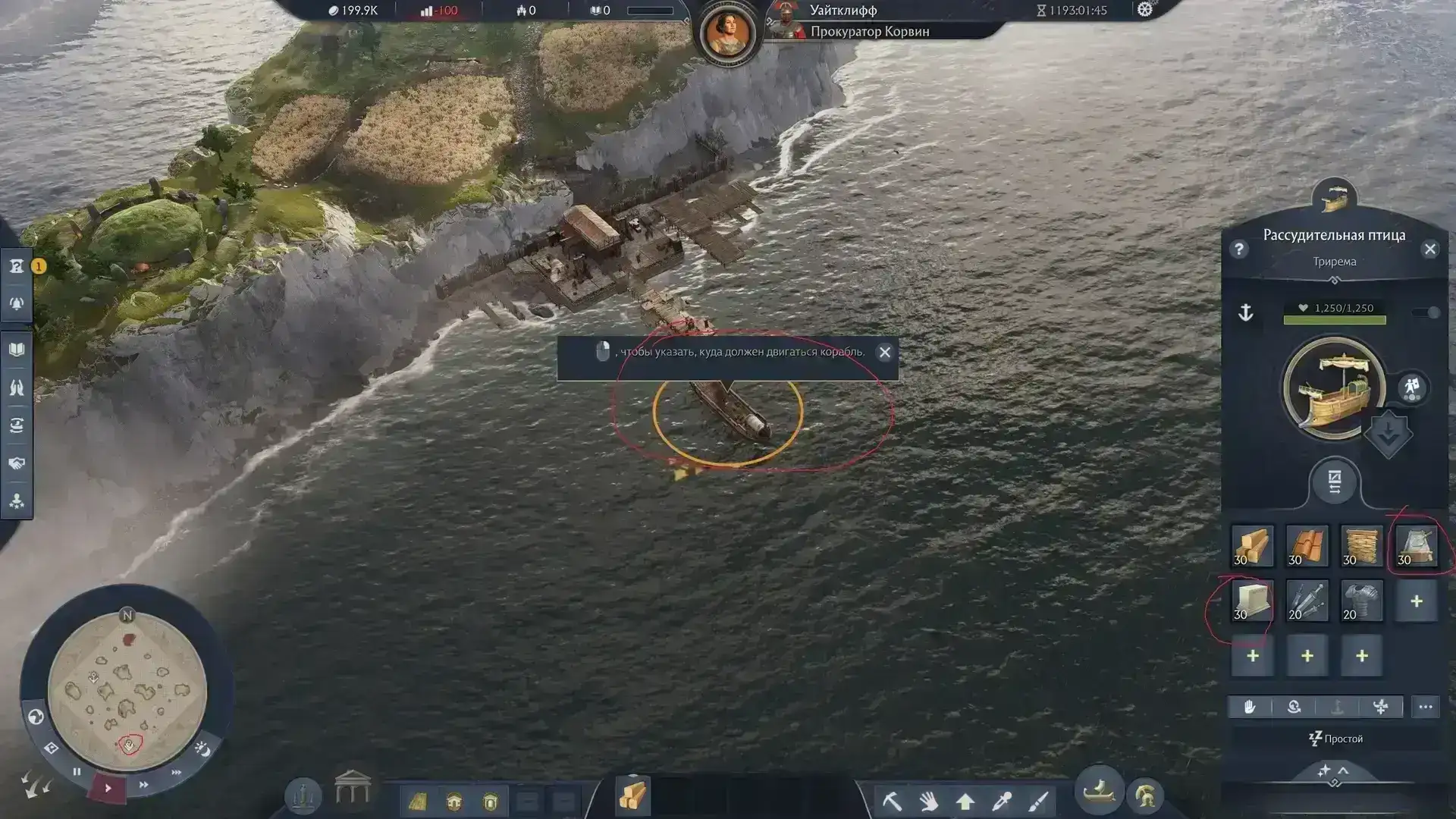Open the ships menu button
The height and width of the screenshot is (819, 1456).
click(1099, 792)
